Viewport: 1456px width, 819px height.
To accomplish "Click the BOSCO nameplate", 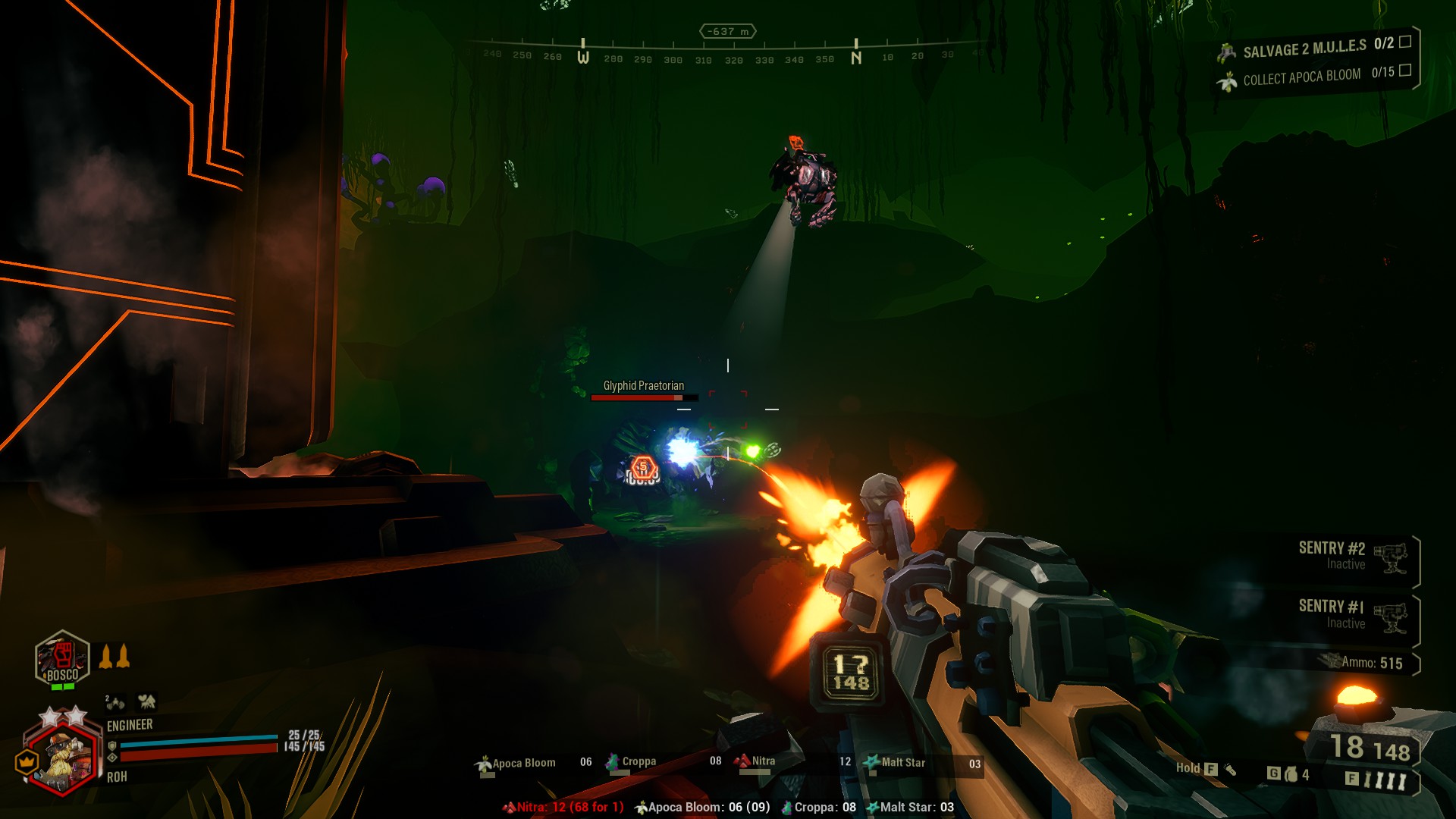I will (63, 675).
